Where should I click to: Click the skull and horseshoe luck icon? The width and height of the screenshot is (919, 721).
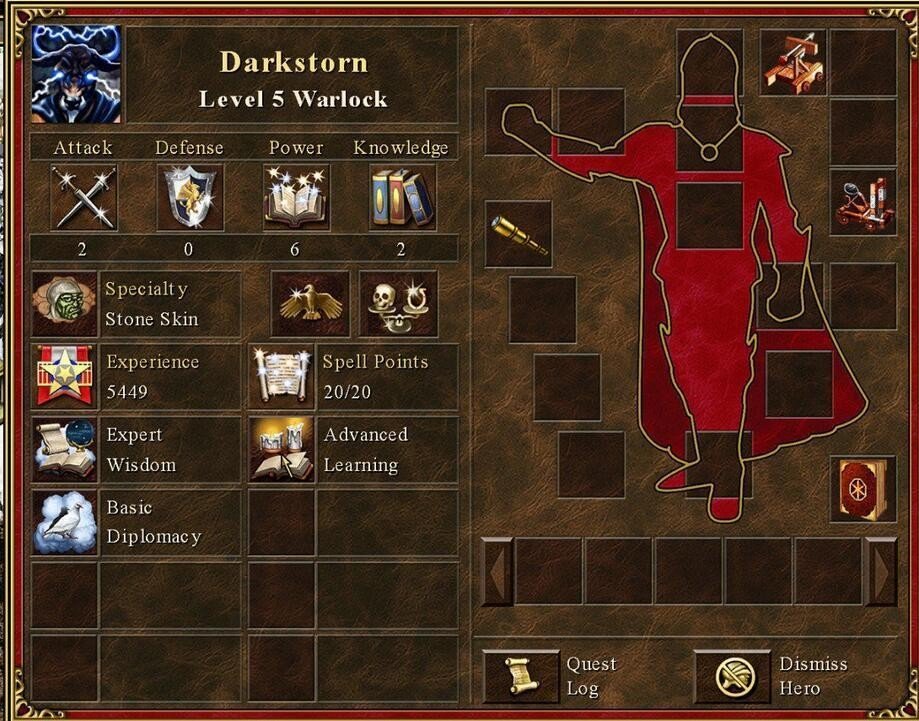pyautogui.click(x=398, y=304)
